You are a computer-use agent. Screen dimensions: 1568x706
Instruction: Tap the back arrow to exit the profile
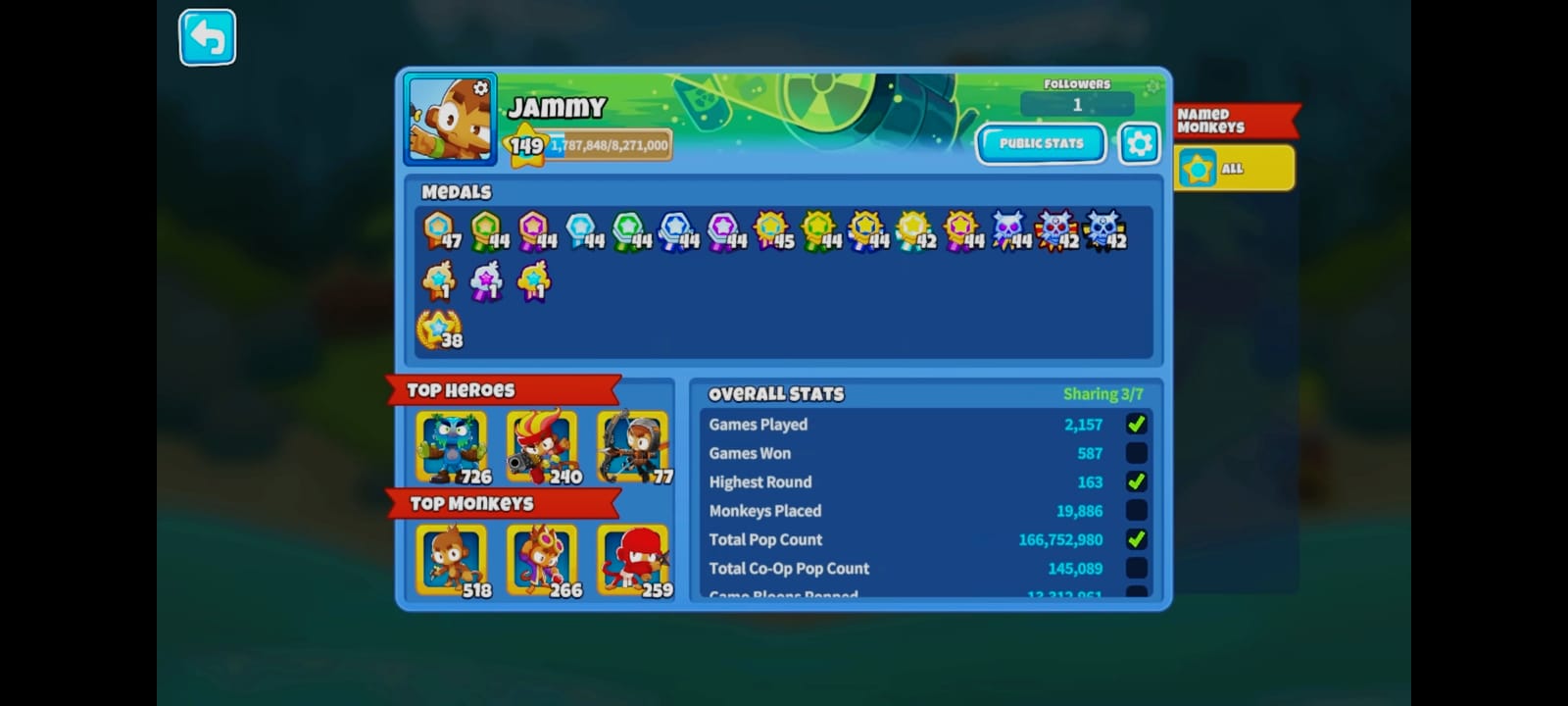[x=206, y=36]
